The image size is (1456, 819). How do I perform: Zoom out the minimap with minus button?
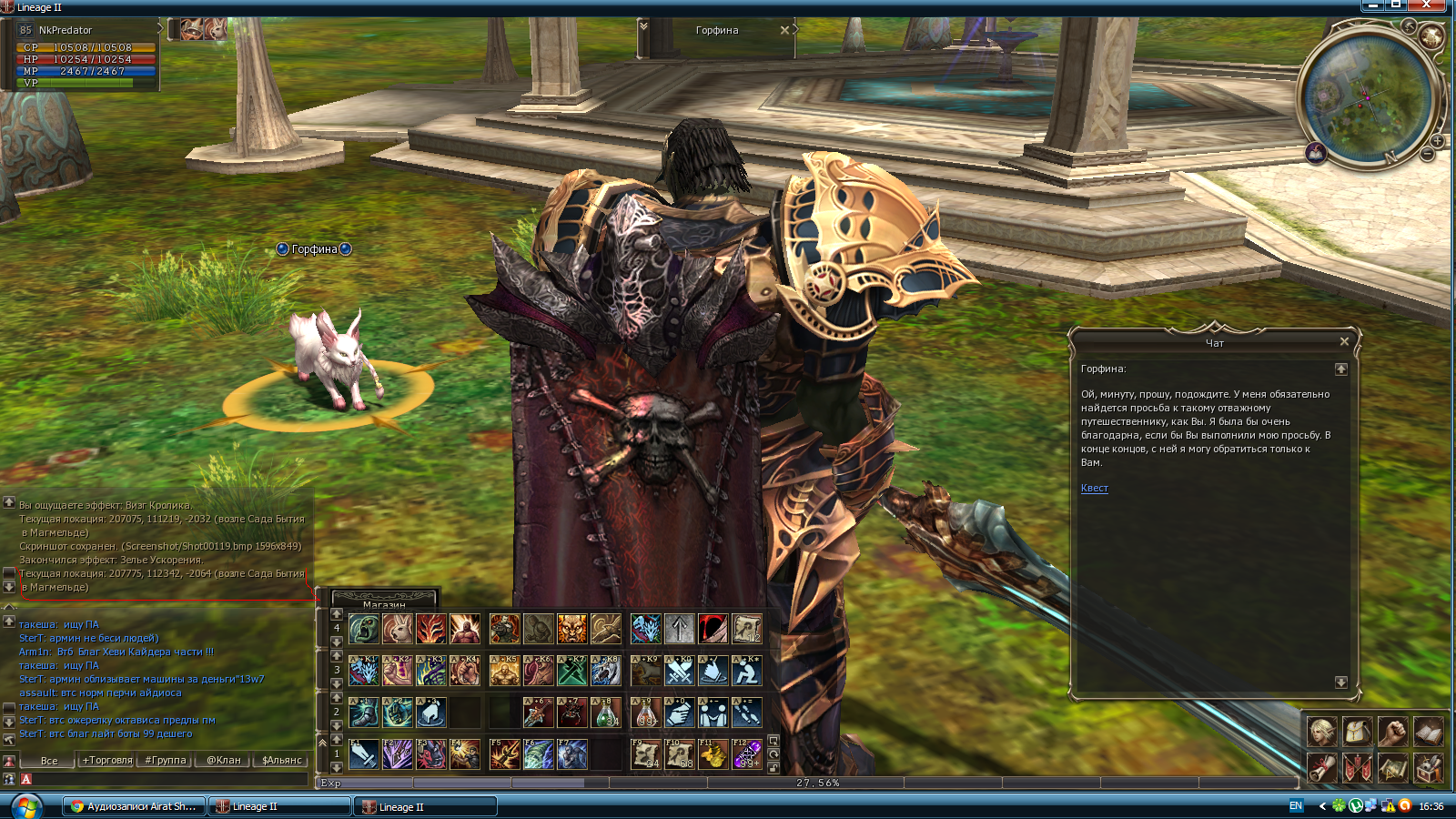pos(1427,155)
